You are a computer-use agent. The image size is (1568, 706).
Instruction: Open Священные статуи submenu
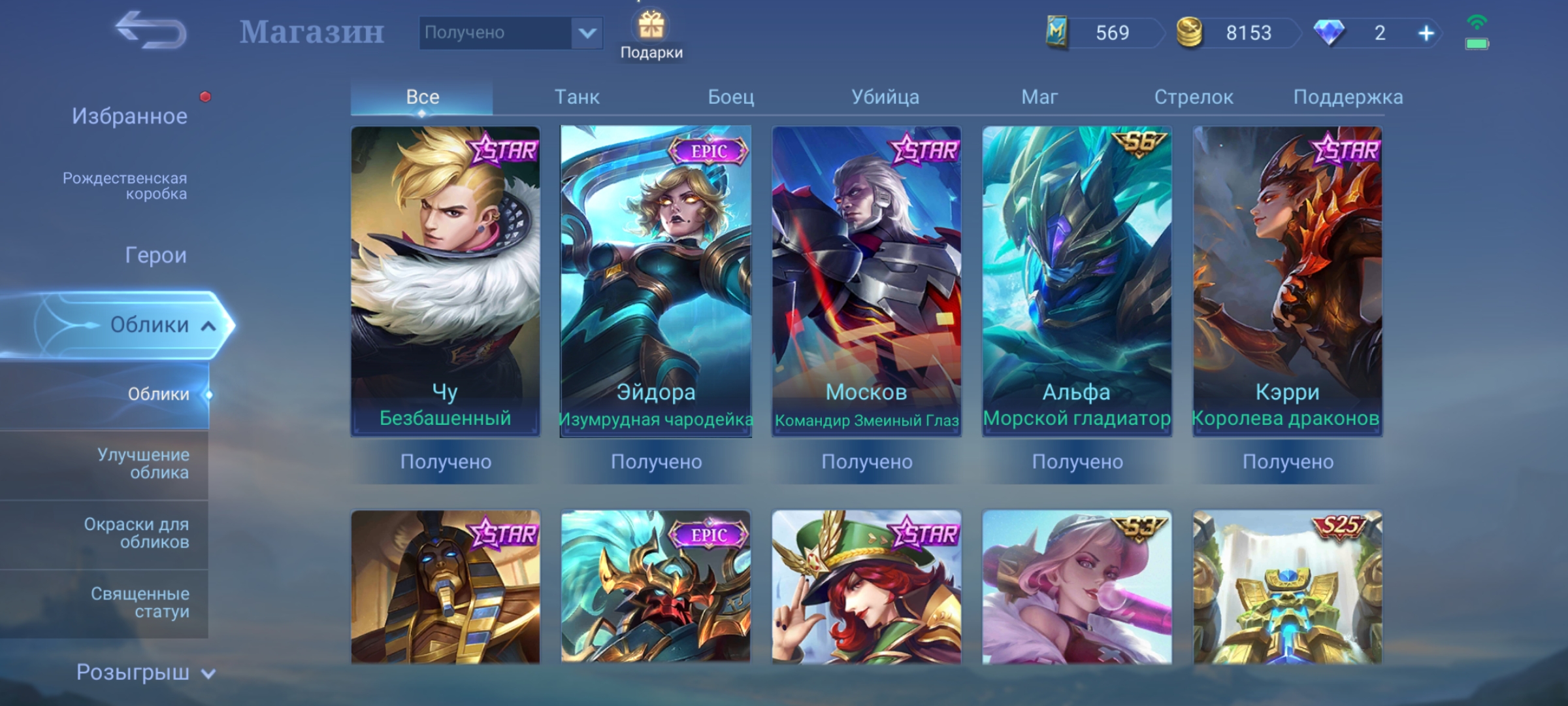[x=140, y=602]
